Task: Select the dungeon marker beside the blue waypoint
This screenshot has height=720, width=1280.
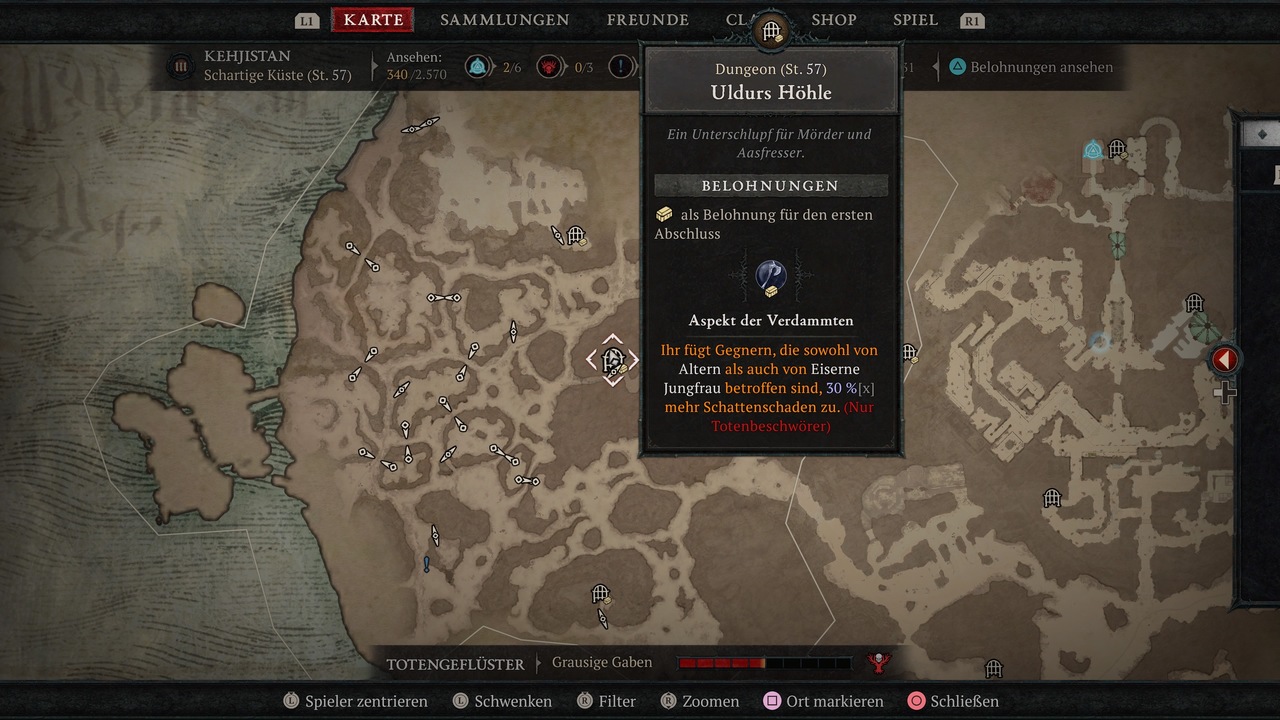Action: [x=1117, y=149]
